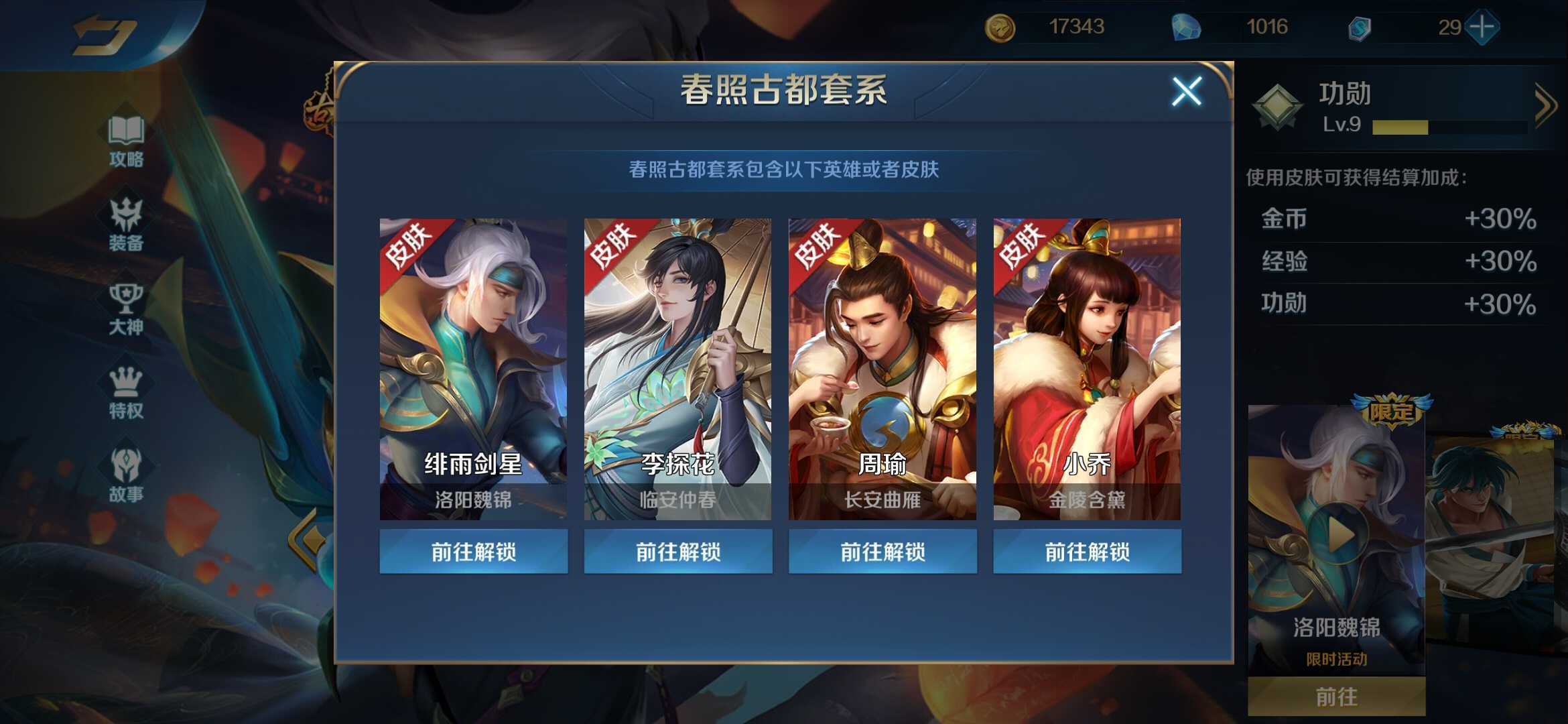The width and height of the screenshot is (1568, 724).
Task: Click the diamond currency icon
Action: pos(1185,28)
